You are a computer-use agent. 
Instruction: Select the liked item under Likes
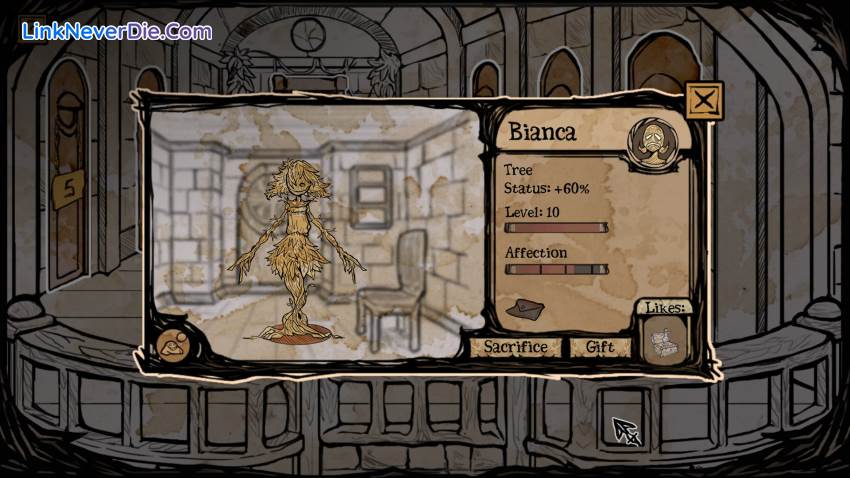click(x=661, y=343)
